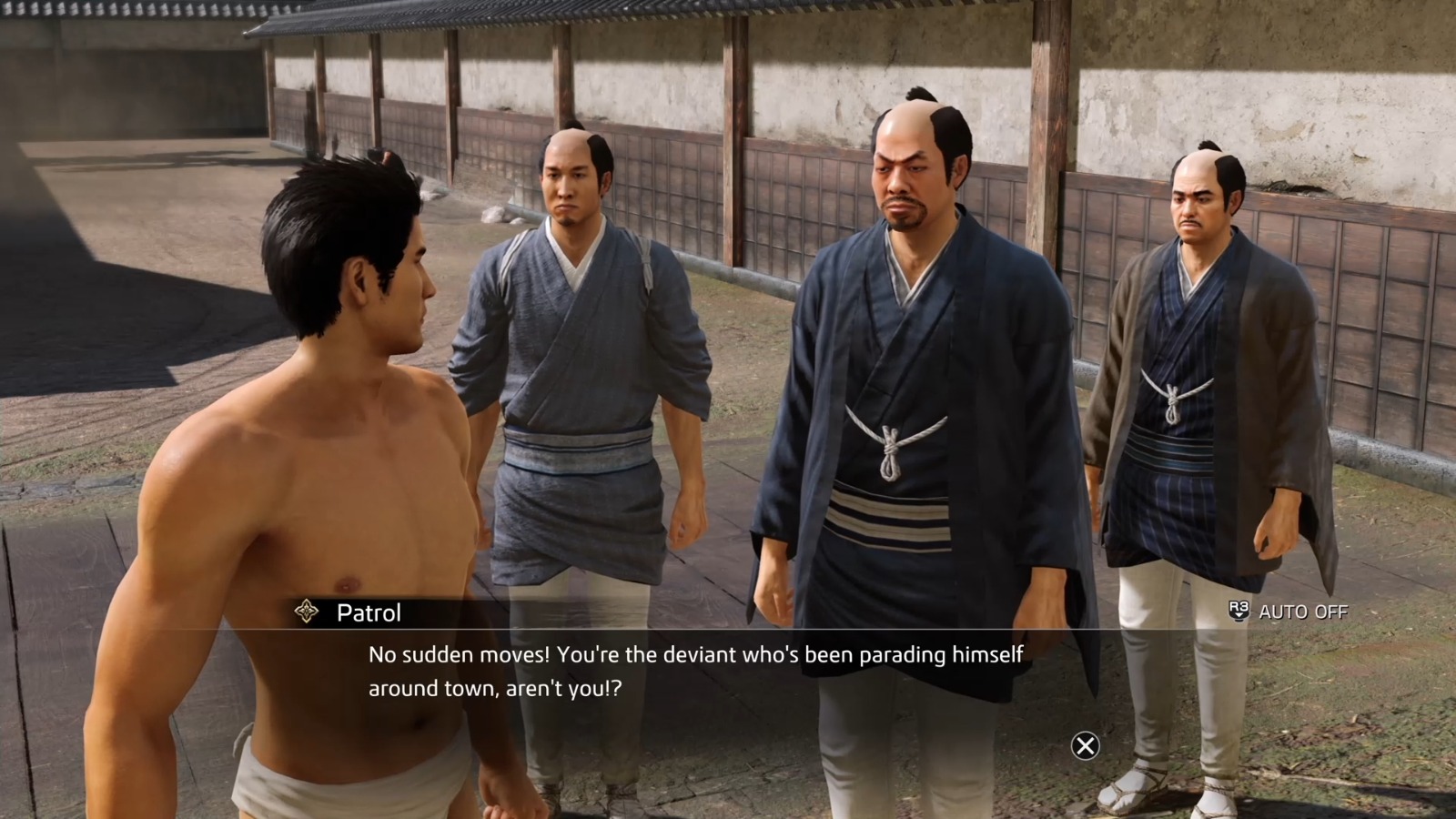1456x819 pixels.
Task: Select the controller stick glyph near AUTO OFF
Action: point(1239,612)
